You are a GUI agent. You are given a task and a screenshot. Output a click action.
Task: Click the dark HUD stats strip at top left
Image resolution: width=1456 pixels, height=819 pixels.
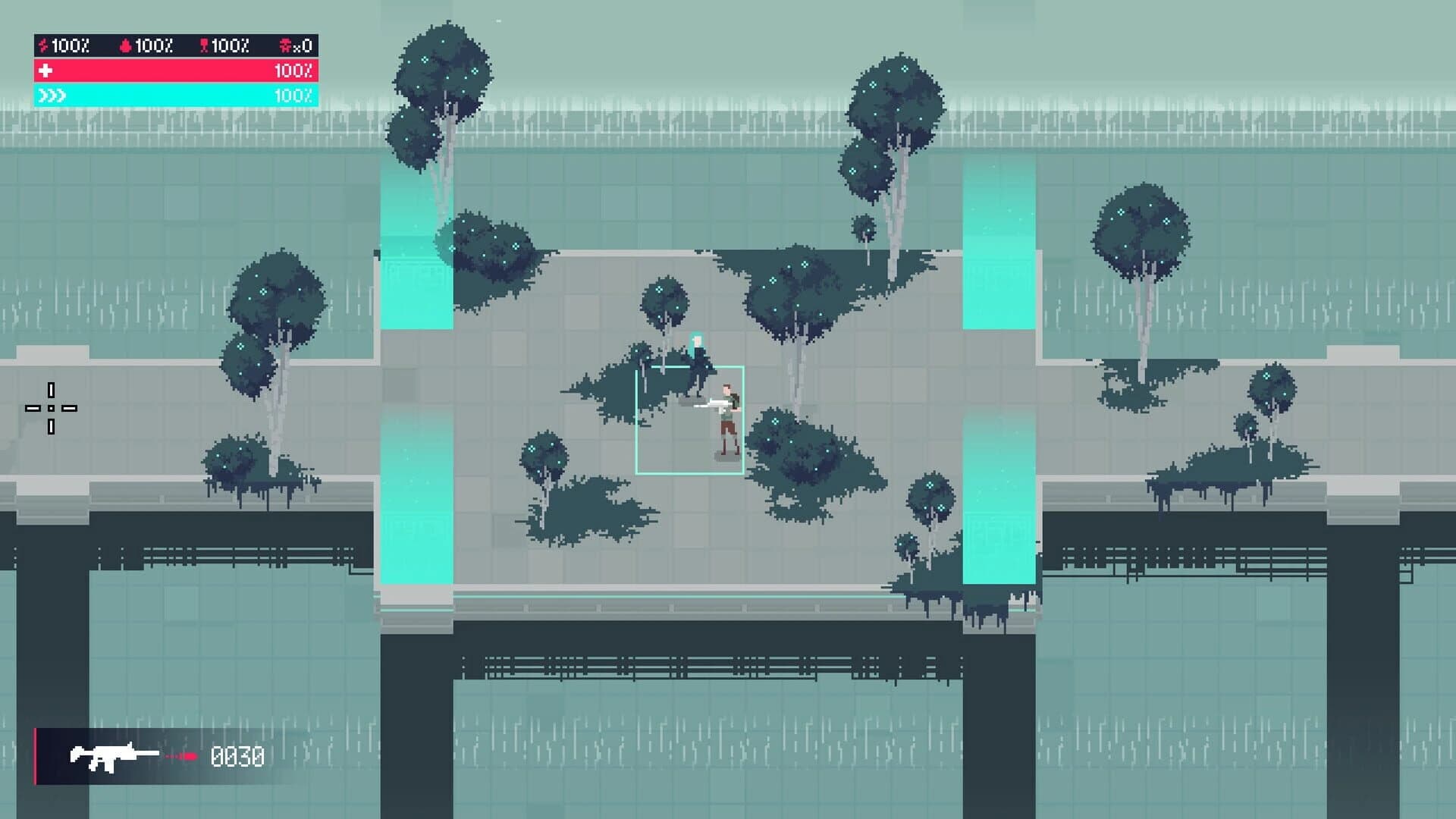click(x=174, y=45)
